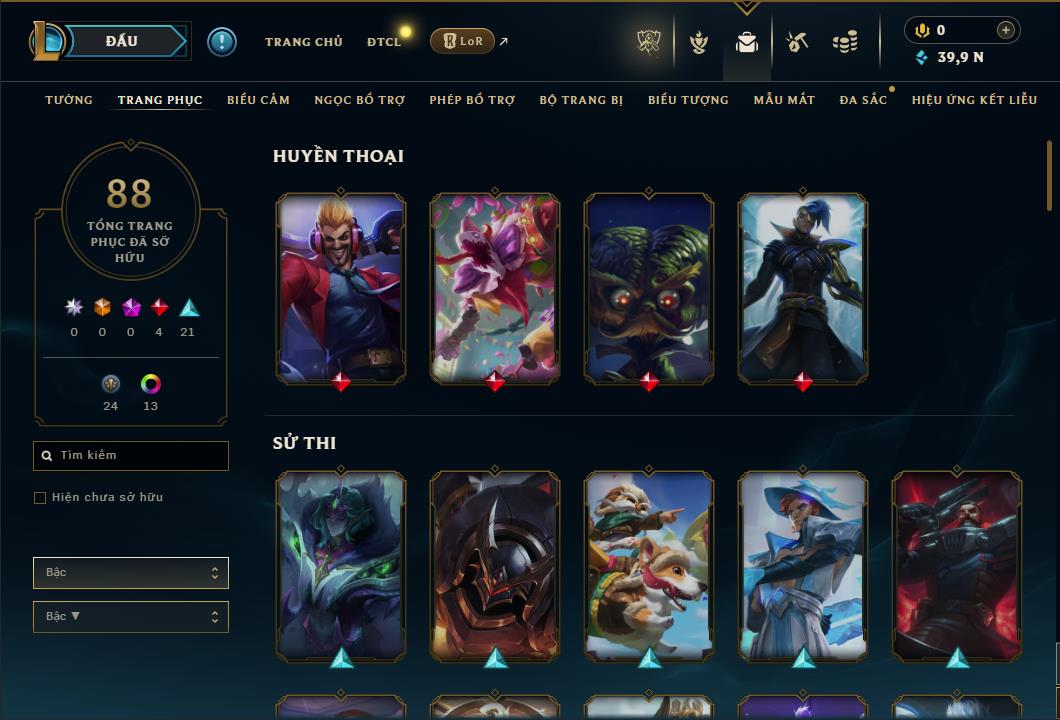Go to the BỘ TRANG BỊ tab
The width and height of the screenshot is (1060, 720).
pyautogui.click(x=581, y=100)
